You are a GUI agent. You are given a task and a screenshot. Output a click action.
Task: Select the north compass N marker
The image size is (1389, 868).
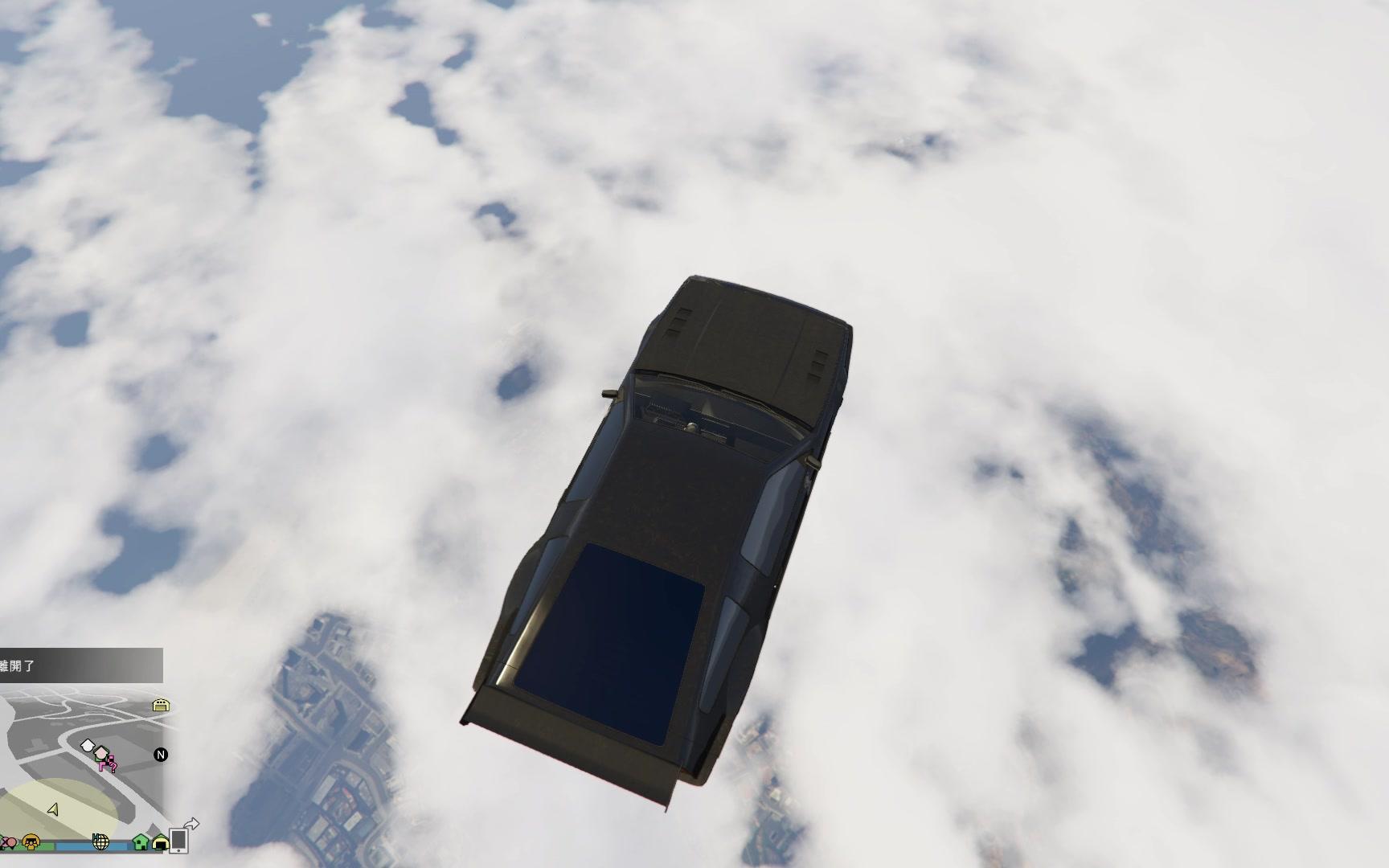click(161, 755)
